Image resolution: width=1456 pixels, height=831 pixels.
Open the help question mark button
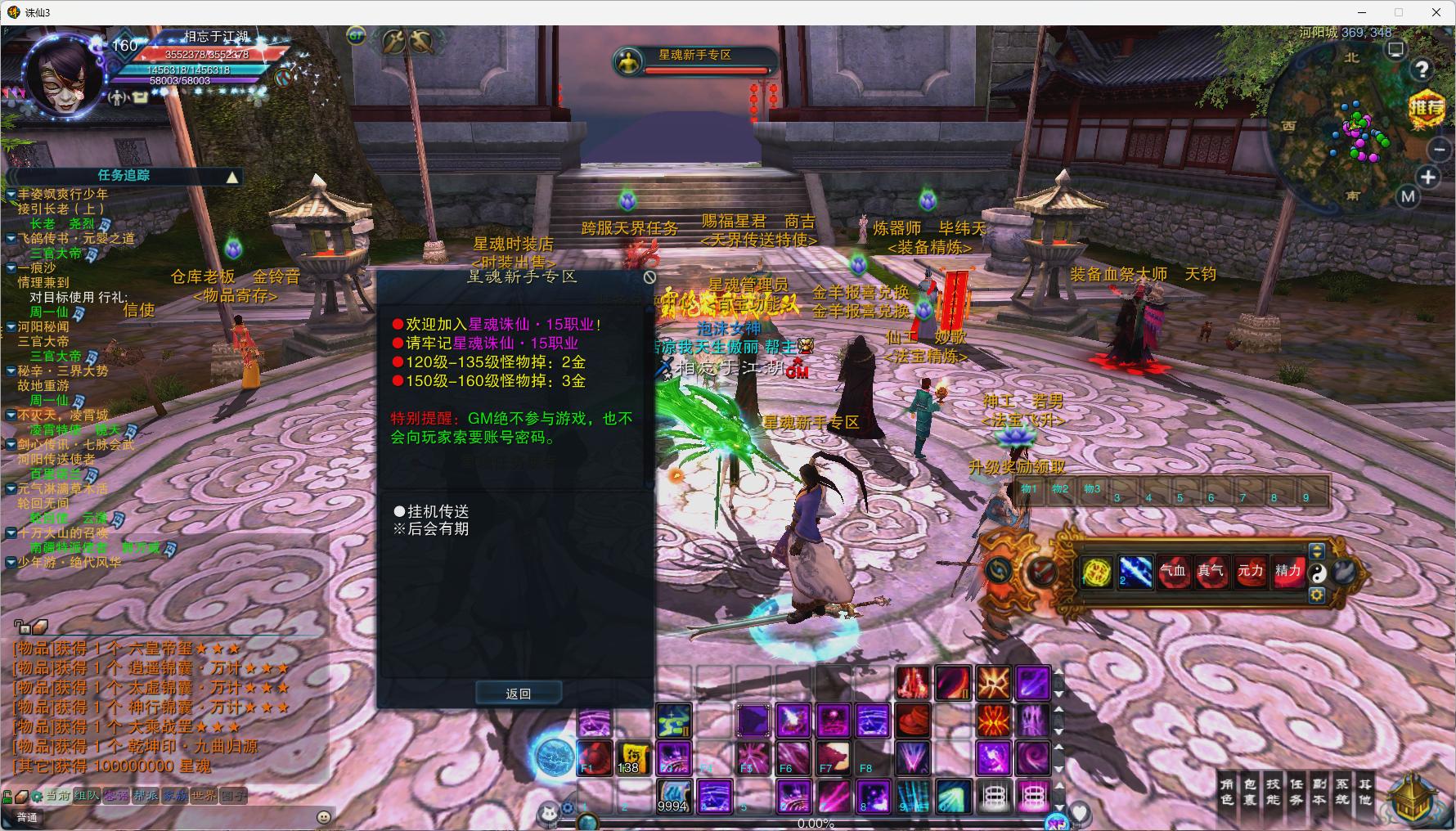1423,70
